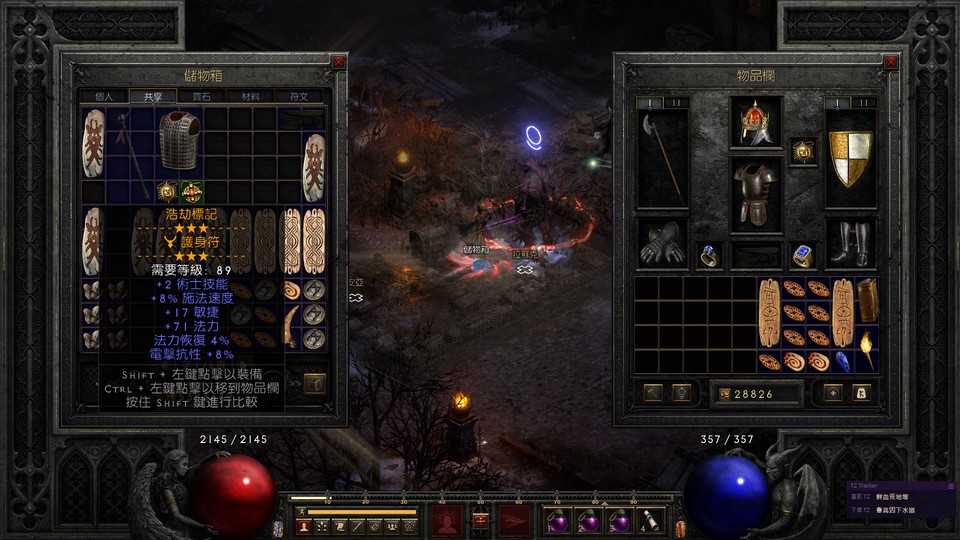Use the scroll in the fourth belt slot
The height and width of the screenshot is (540, 960).
point(648,520)
